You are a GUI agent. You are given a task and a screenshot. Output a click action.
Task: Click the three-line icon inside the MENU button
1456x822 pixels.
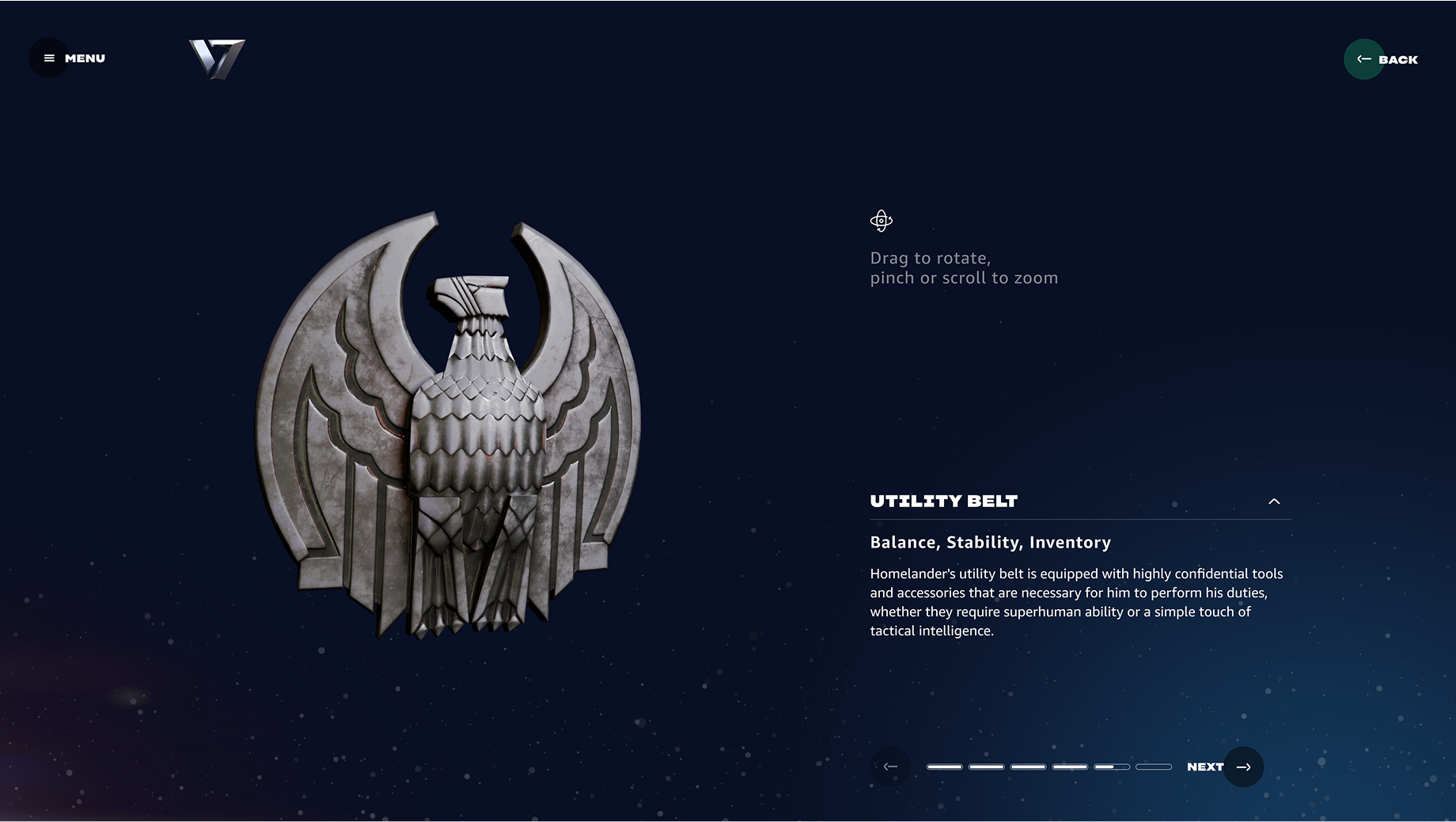(x=48, y=57)
